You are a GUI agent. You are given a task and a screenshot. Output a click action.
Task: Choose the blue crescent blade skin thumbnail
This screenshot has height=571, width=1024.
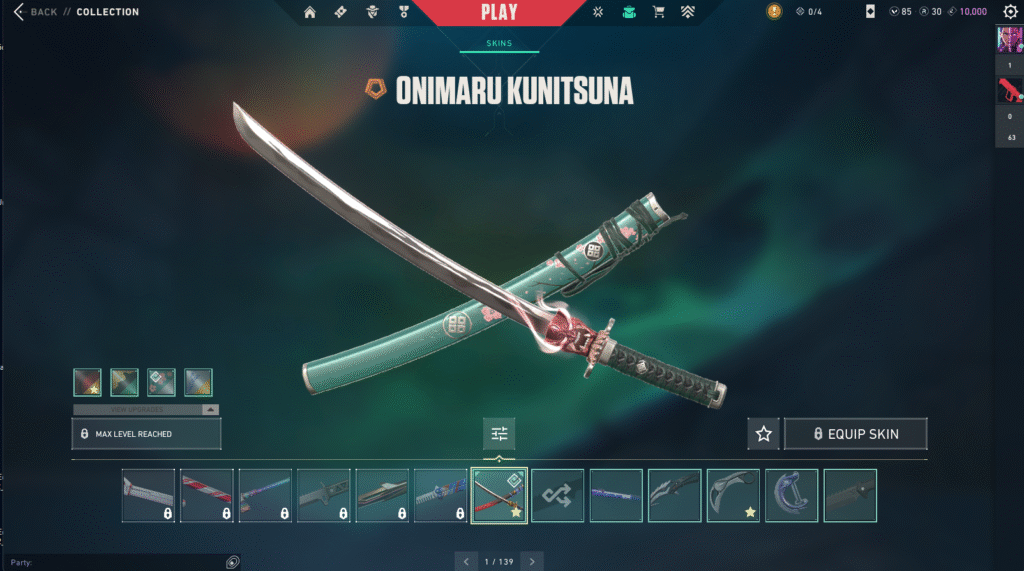point(791,495)
